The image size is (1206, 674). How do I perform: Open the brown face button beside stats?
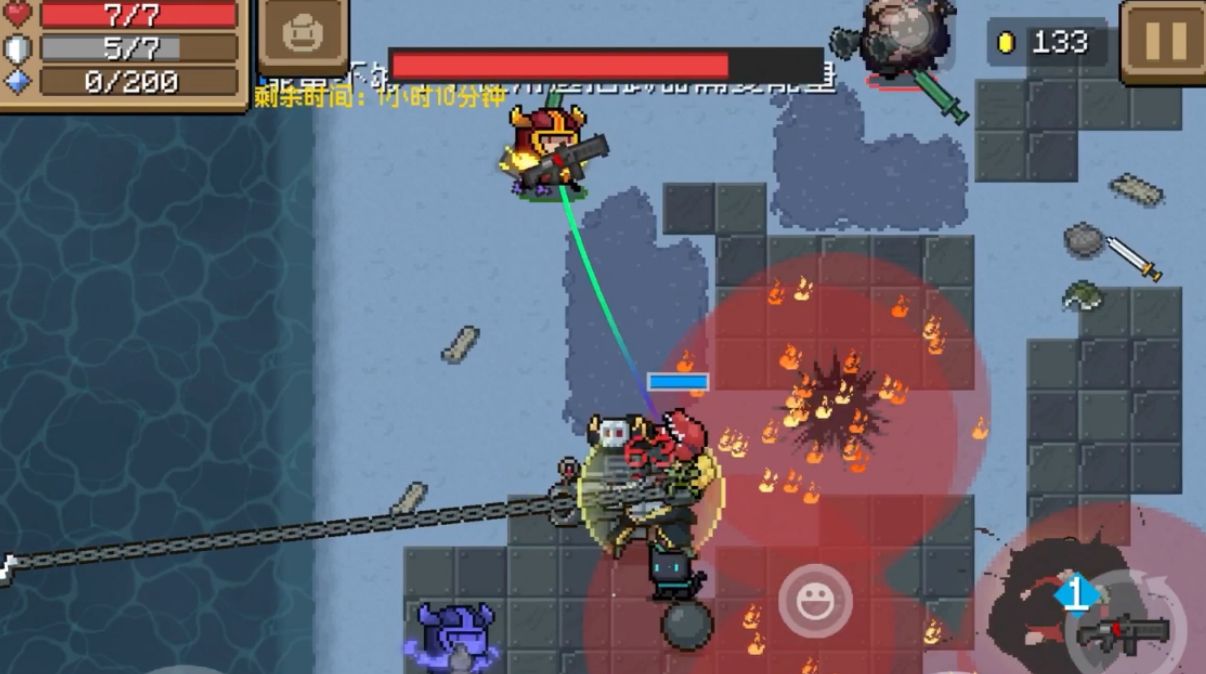(303, 37)
